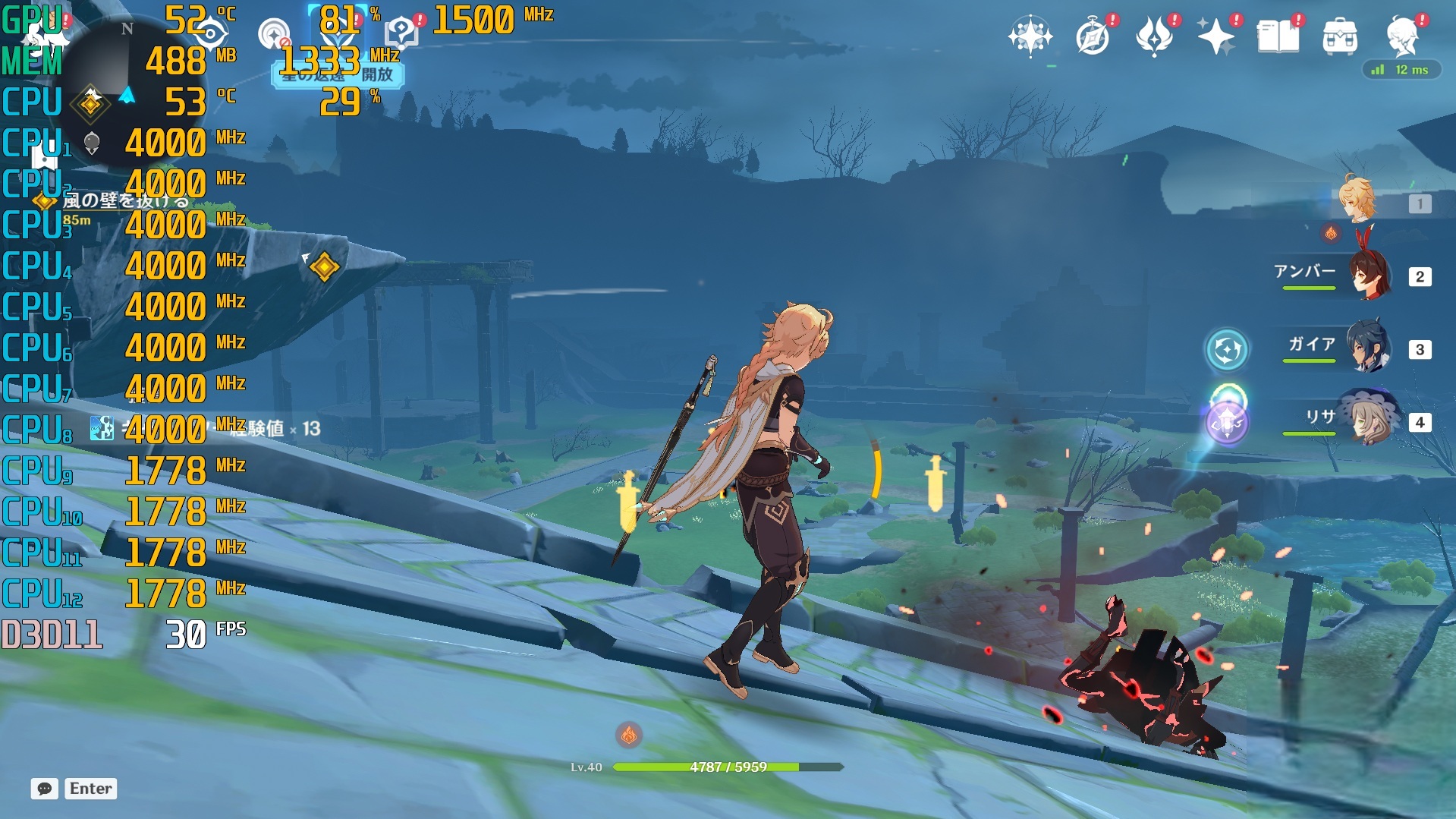The height and width of the screenshot is (819, 1456).
Task: Open the battle pass wings icon
Action: pyautogui.click(x=1154, y=36)
